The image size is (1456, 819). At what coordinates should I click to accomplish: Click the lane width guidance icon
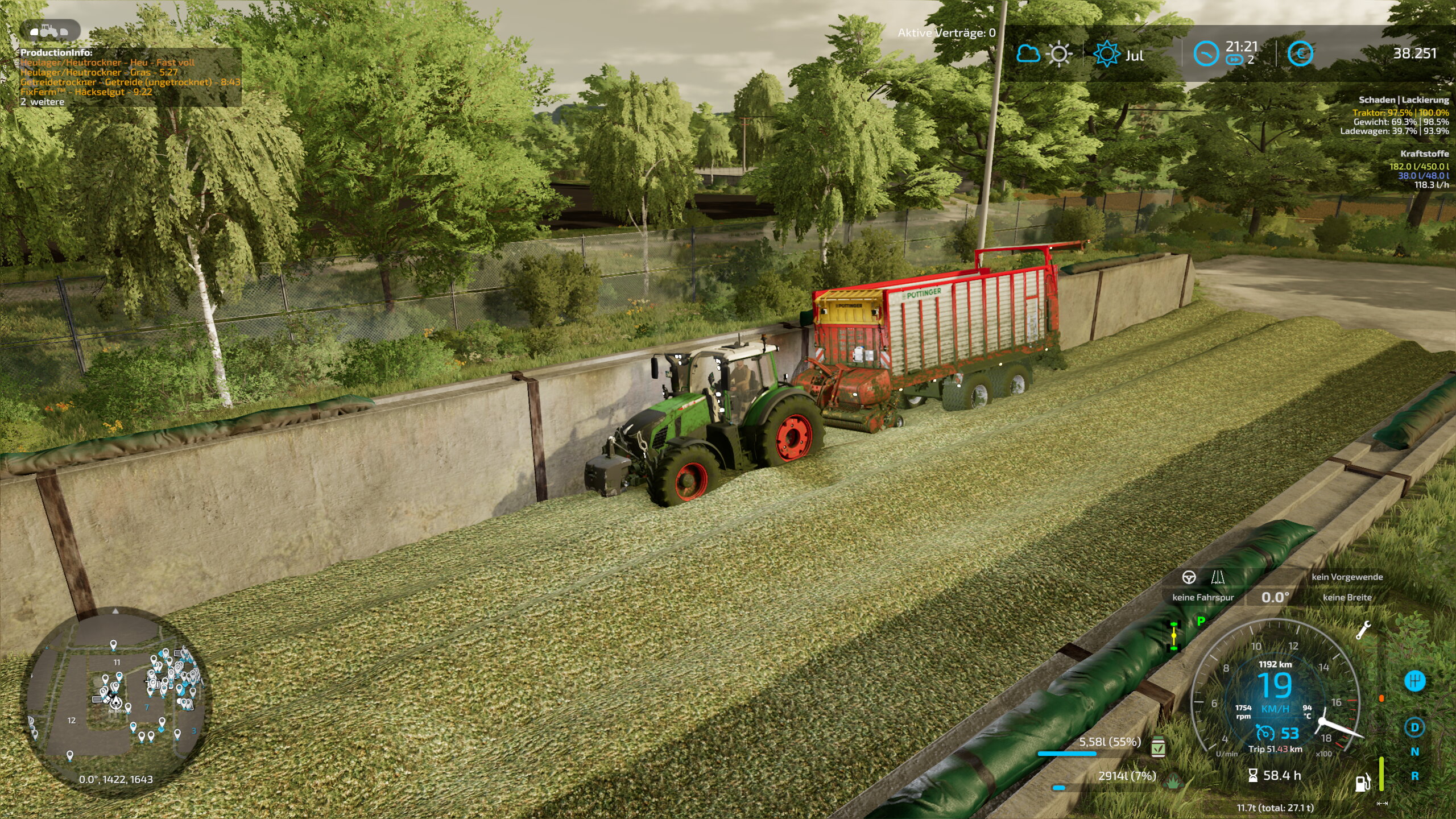pos(1217,578)
